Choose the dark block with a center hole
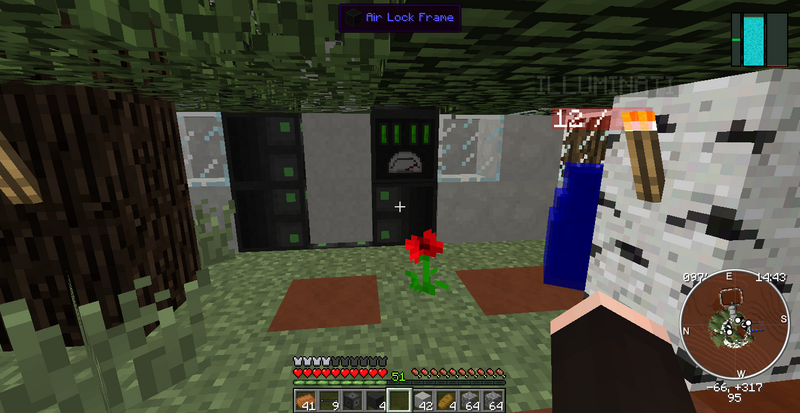This screenshot has height=413, width=800. pos(352,401)
